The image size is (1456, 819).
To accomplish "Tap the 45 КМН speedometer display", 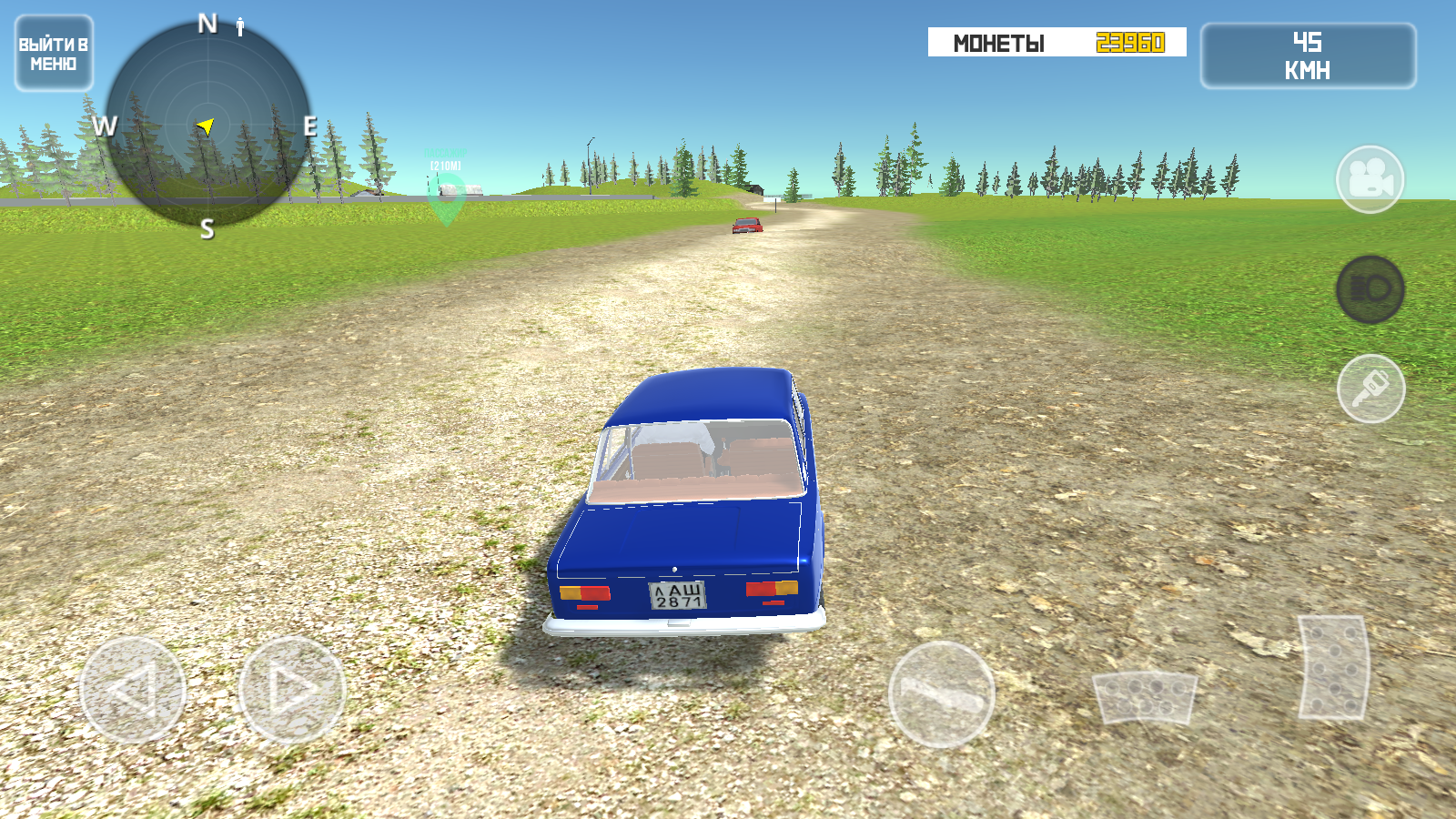I will [1308, 53].
